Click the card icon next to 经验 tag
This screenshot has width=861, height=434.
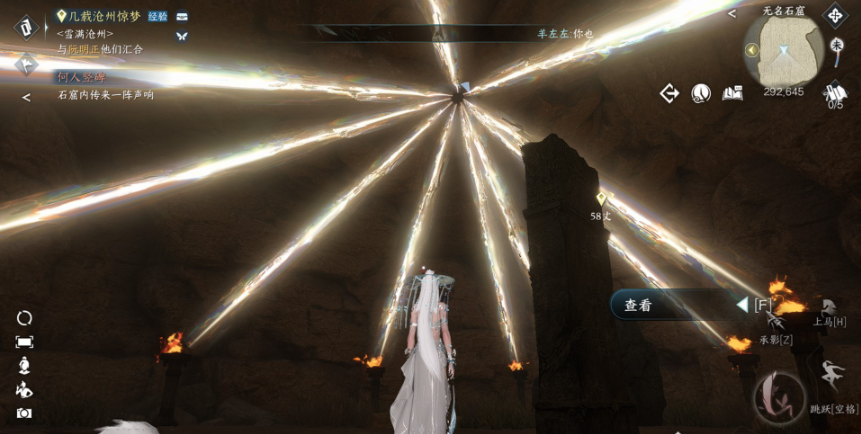(182, 17)
